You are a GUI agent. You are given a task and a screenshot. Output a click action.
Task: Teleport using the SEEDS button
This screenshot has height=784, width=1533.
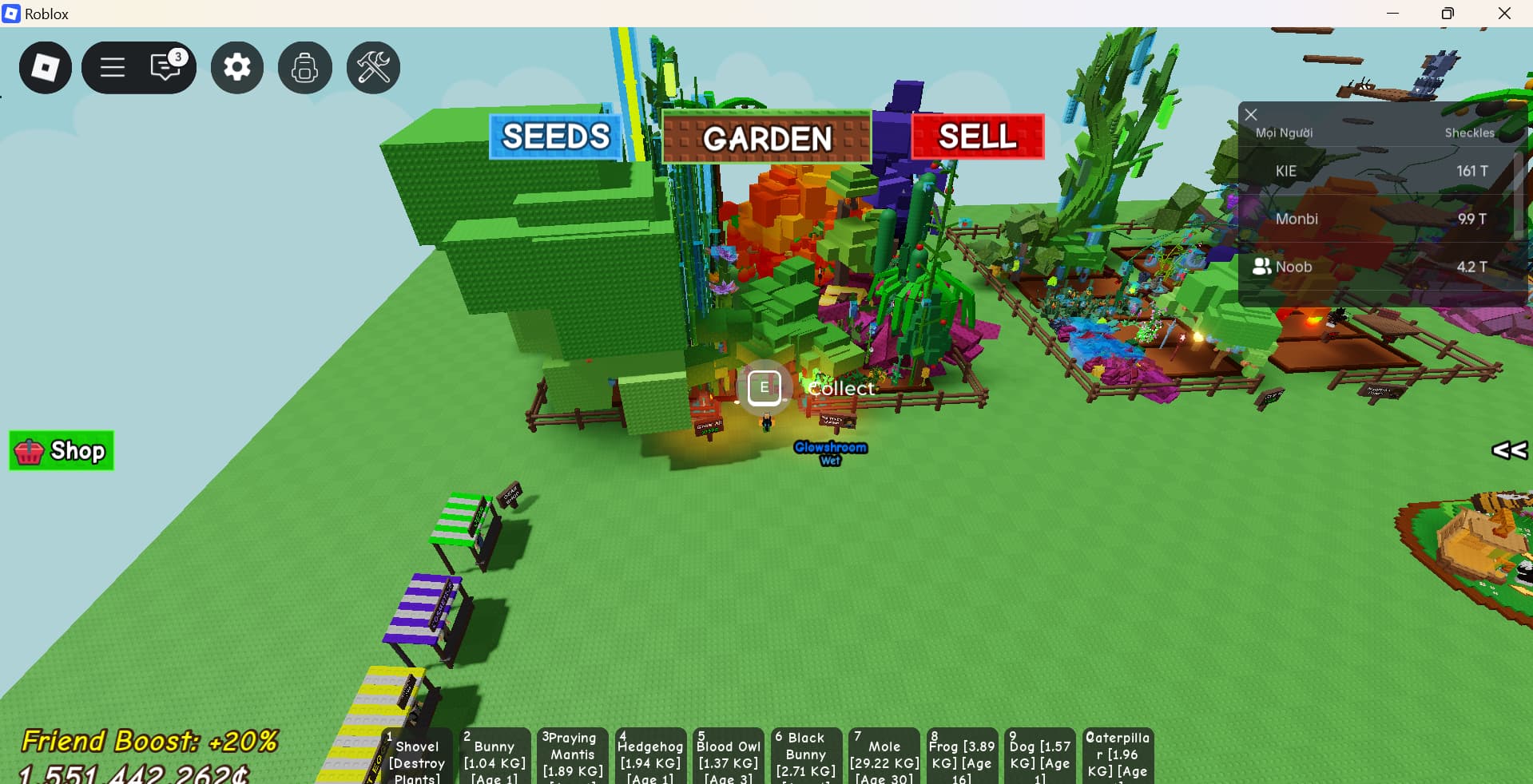(x=555, y=137)
